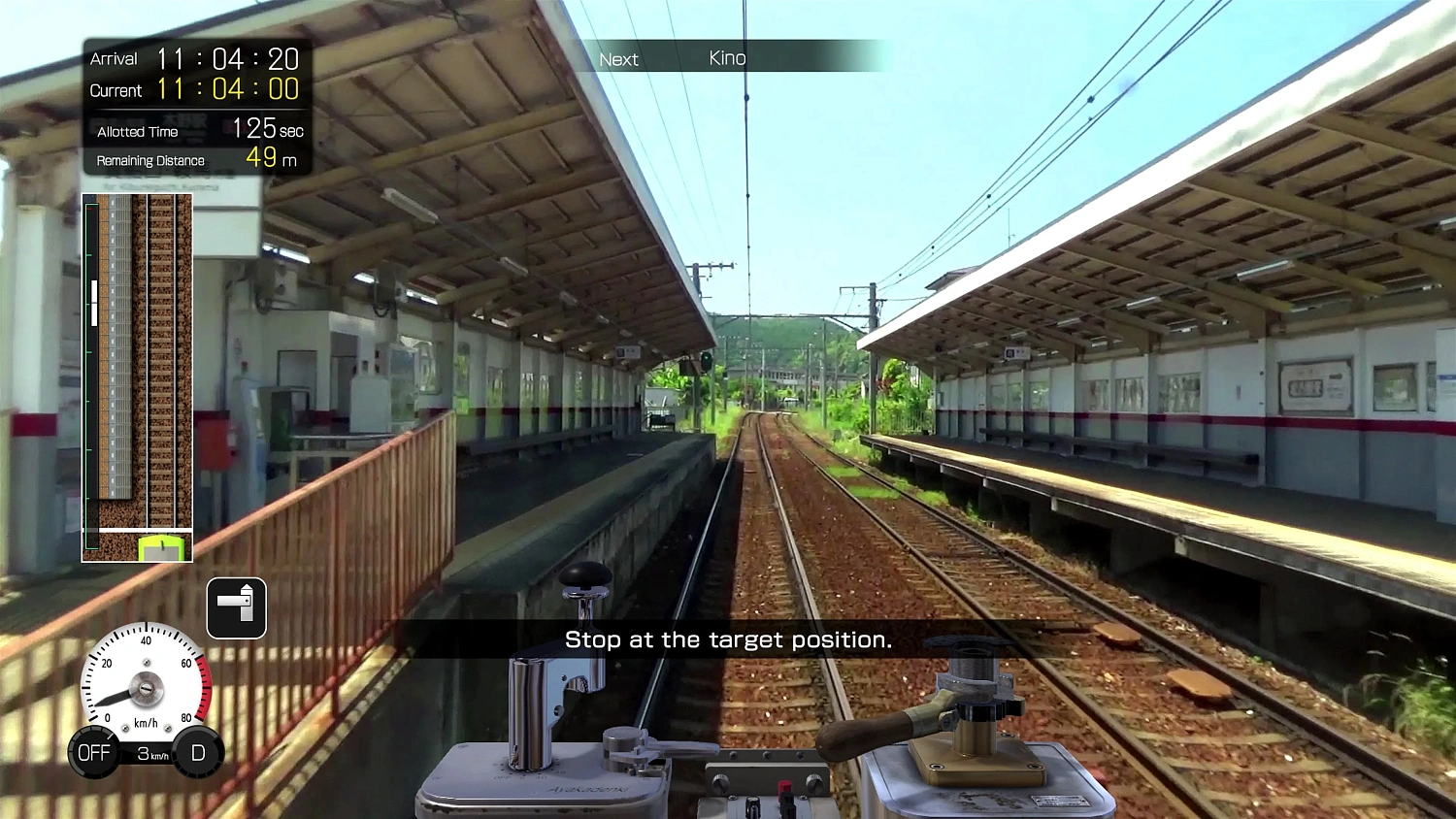Toggle the D drive notch indicator
Image resolution: width=1456 pixels, height=819 pixels.
tap(198, 753)
